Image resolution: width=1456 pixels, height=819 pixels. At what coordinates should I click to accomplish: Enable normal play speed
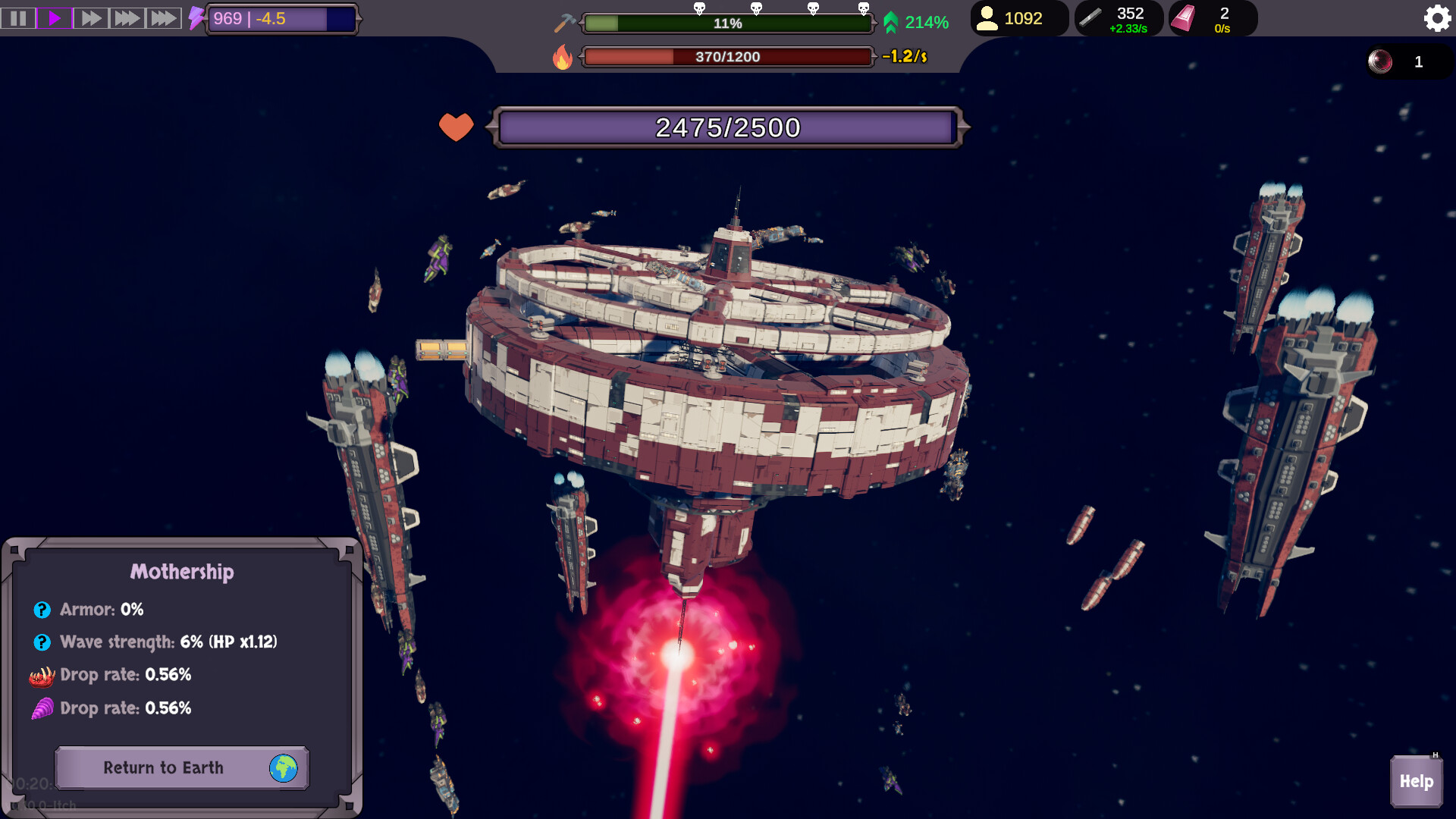54,18
